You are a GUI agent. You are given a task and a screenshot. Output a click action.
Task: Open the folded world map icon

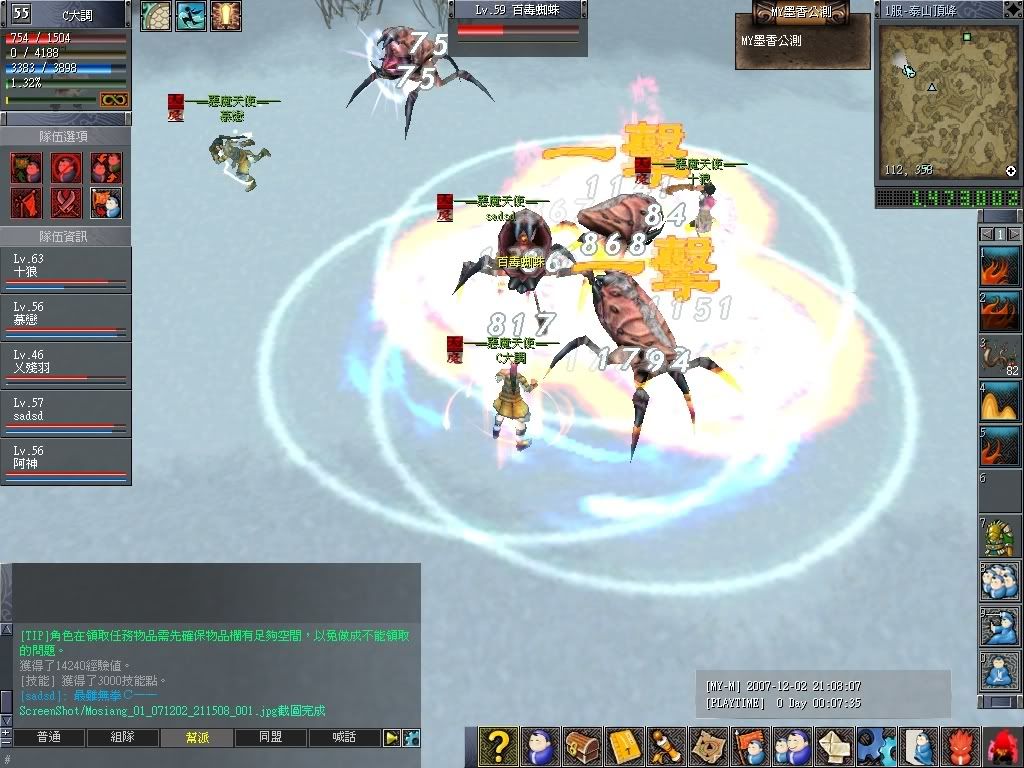(x=709, y=747)
